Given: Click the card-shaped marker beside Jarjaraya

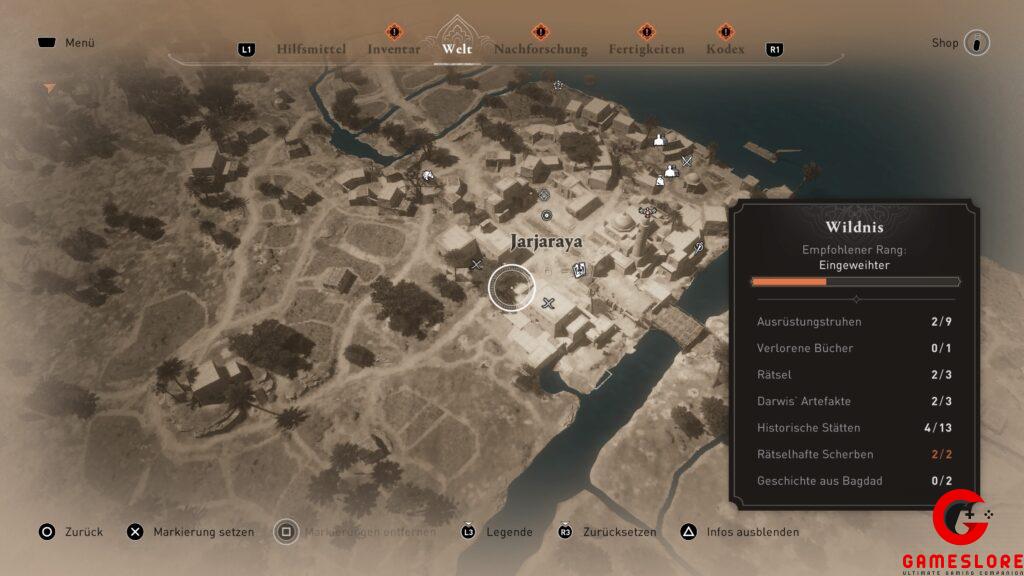Looking at the screenshot, I should tap(579, 268).
